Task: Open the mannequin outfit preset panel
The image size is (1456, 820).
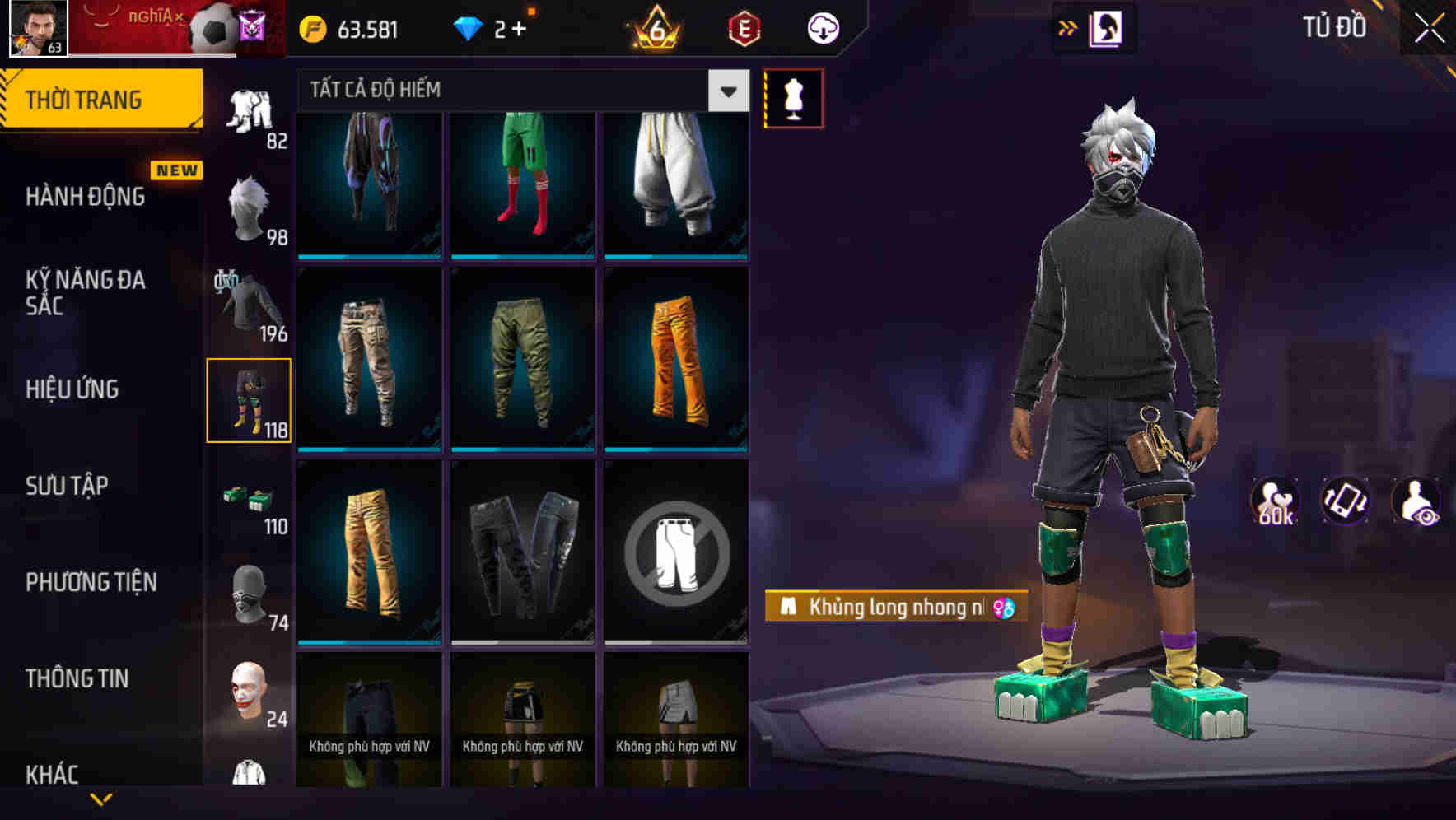Action: [793, 97]
